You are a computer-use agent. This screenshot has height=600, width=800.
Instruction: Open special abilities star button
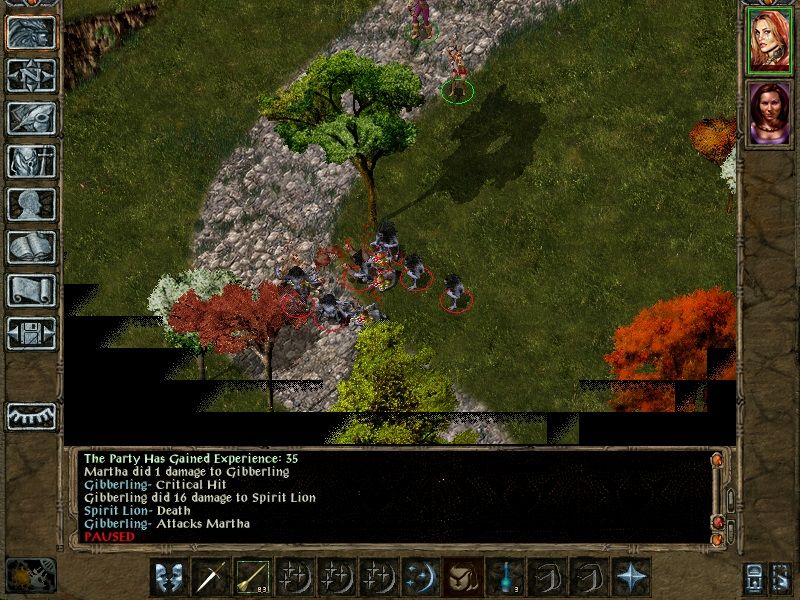(x=631, y=577)
